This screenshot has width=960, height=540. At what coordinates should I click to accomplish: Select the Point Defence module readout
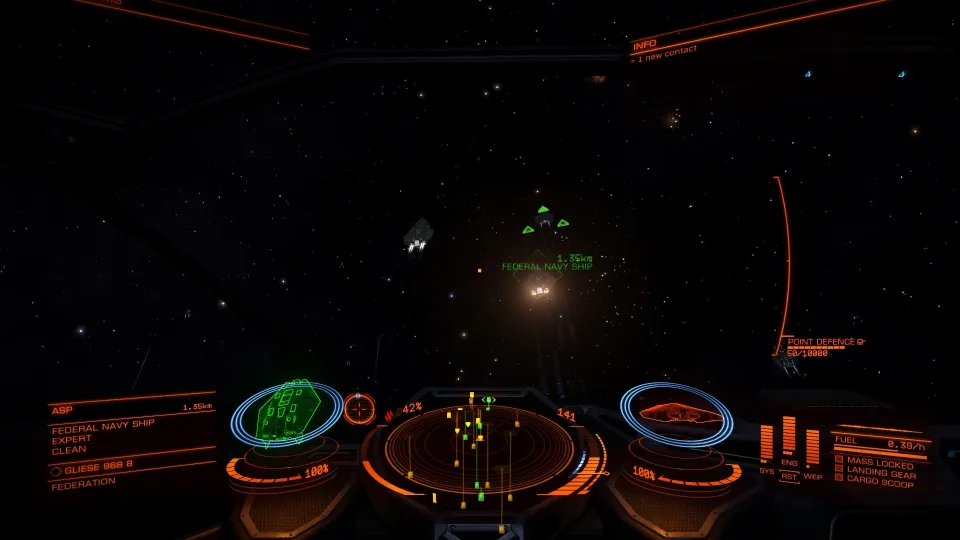[823, 343]
